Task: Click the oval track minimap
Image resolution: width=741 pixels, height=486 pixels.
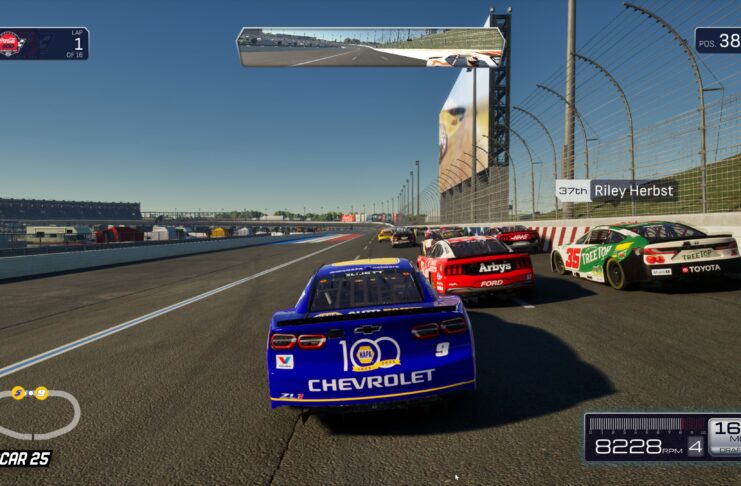Action: (x=38, y=412)
